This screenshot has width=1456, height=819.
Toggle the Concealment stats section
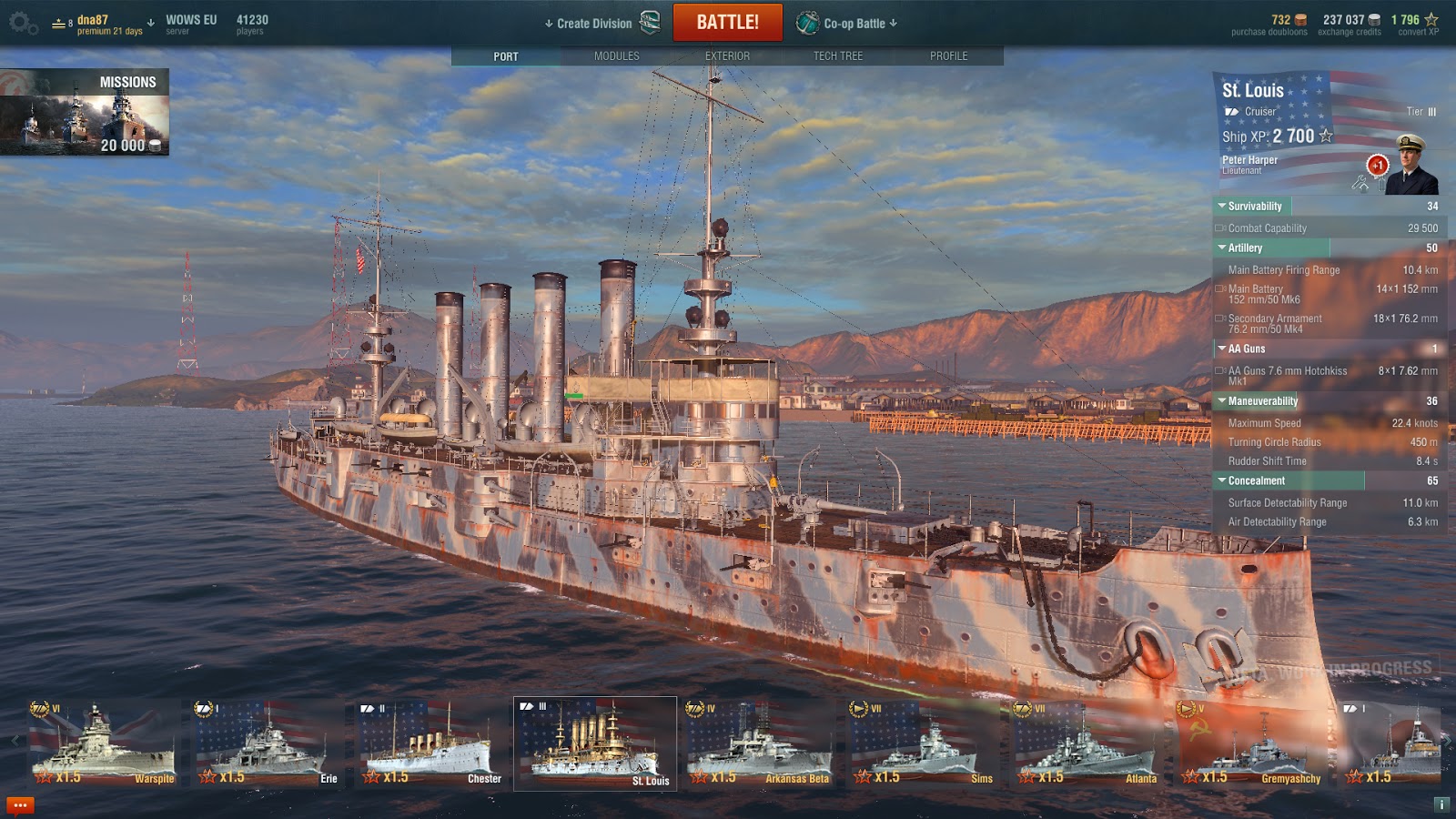click(1256, 480)
